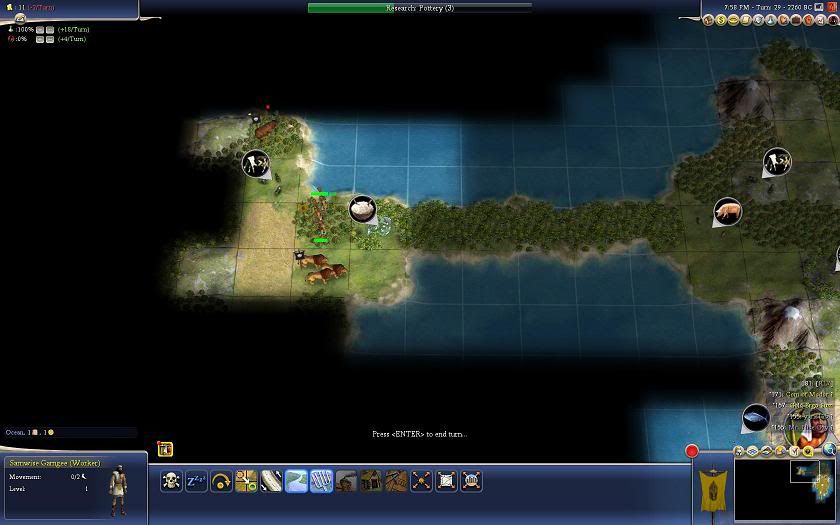This screenshot has width=840, height=525.
Task: Skip the worker's turn with the curved arrow
Action: [221, 481]
